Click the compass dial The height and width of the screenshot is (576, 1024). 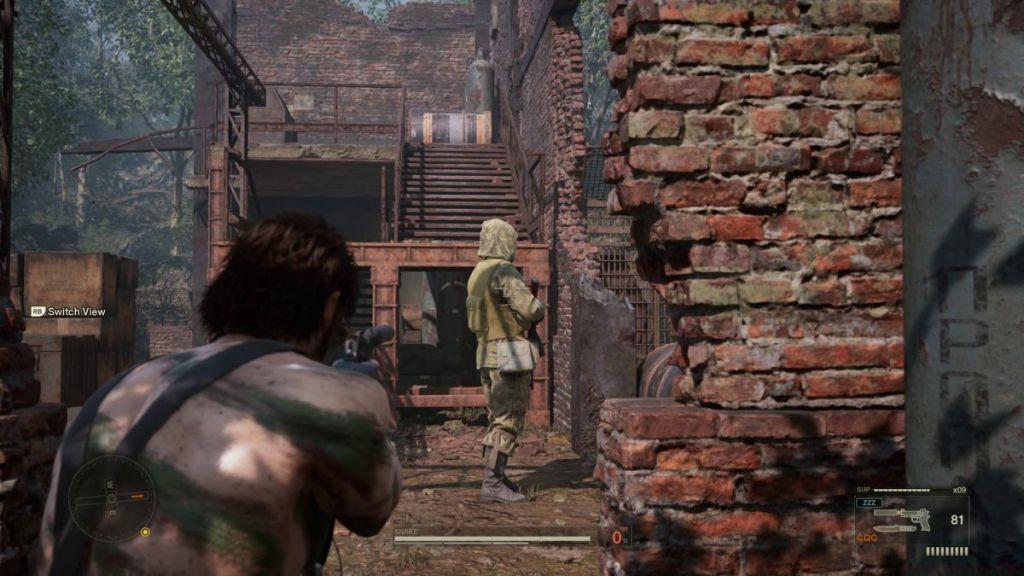tap(112, 498)
